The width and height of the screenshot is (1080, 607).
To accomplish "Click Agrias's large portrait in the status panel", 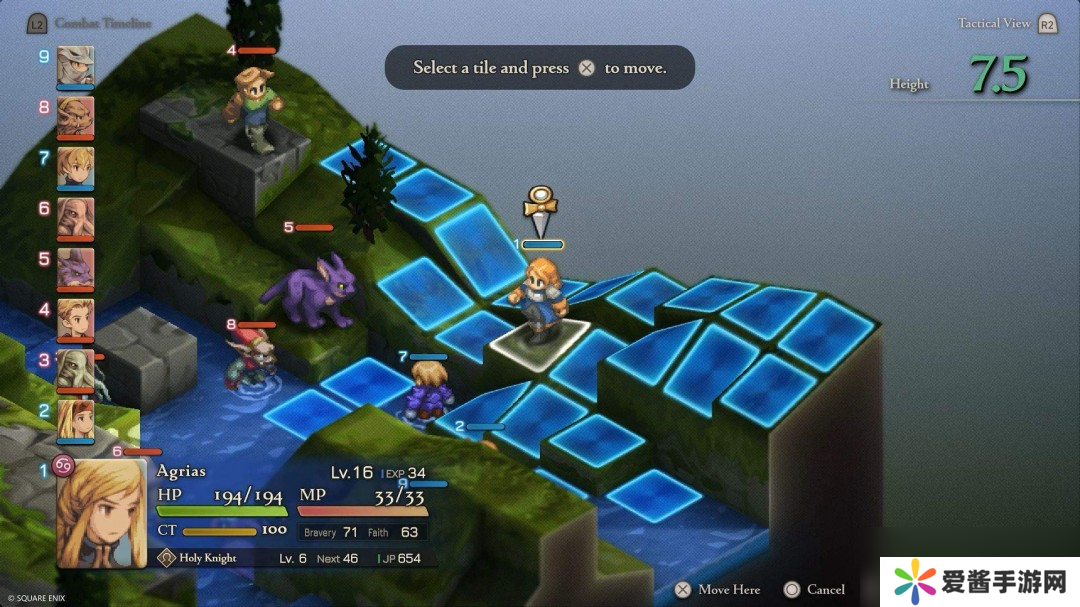I will point(101,513).
